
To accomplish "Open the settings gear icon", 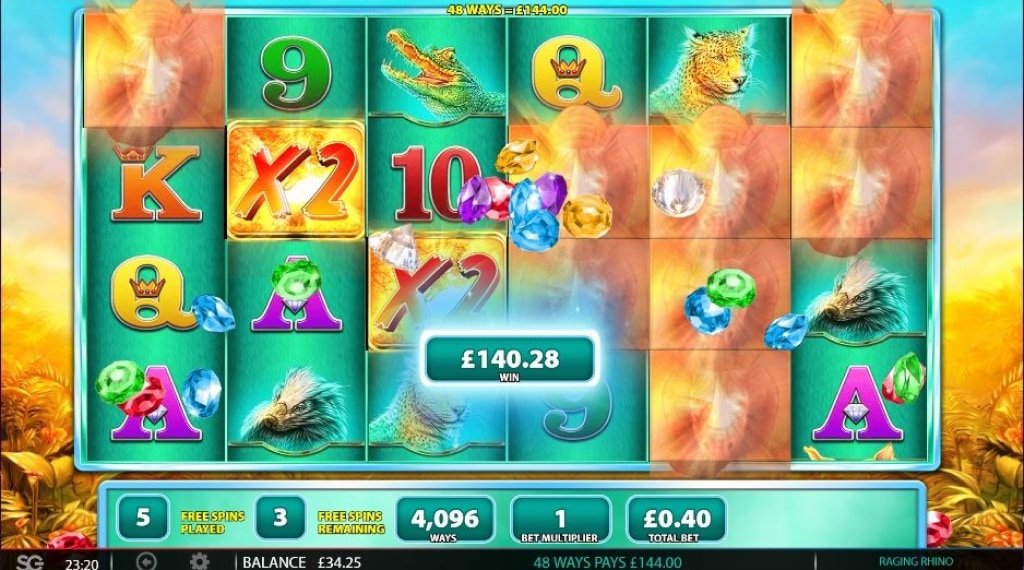I will point(199,561).
